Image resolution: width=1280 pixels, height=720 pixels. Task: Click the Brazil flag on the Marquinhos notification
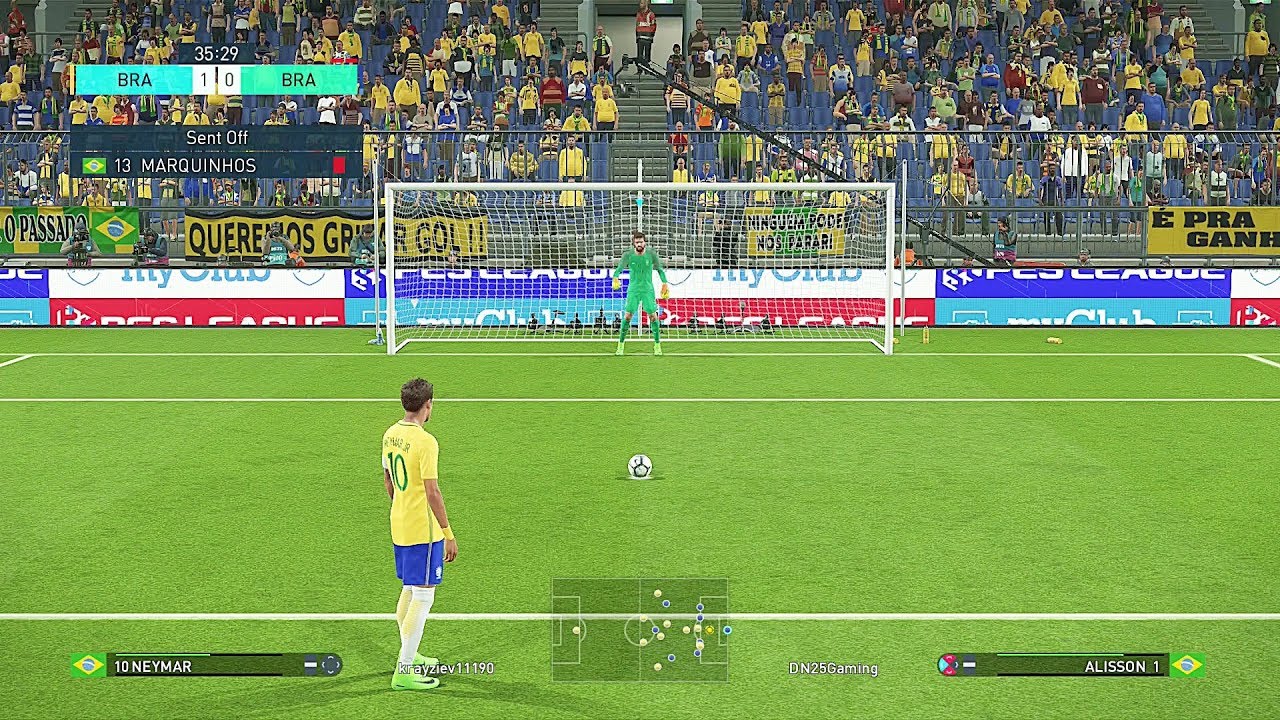click(92, 163)
